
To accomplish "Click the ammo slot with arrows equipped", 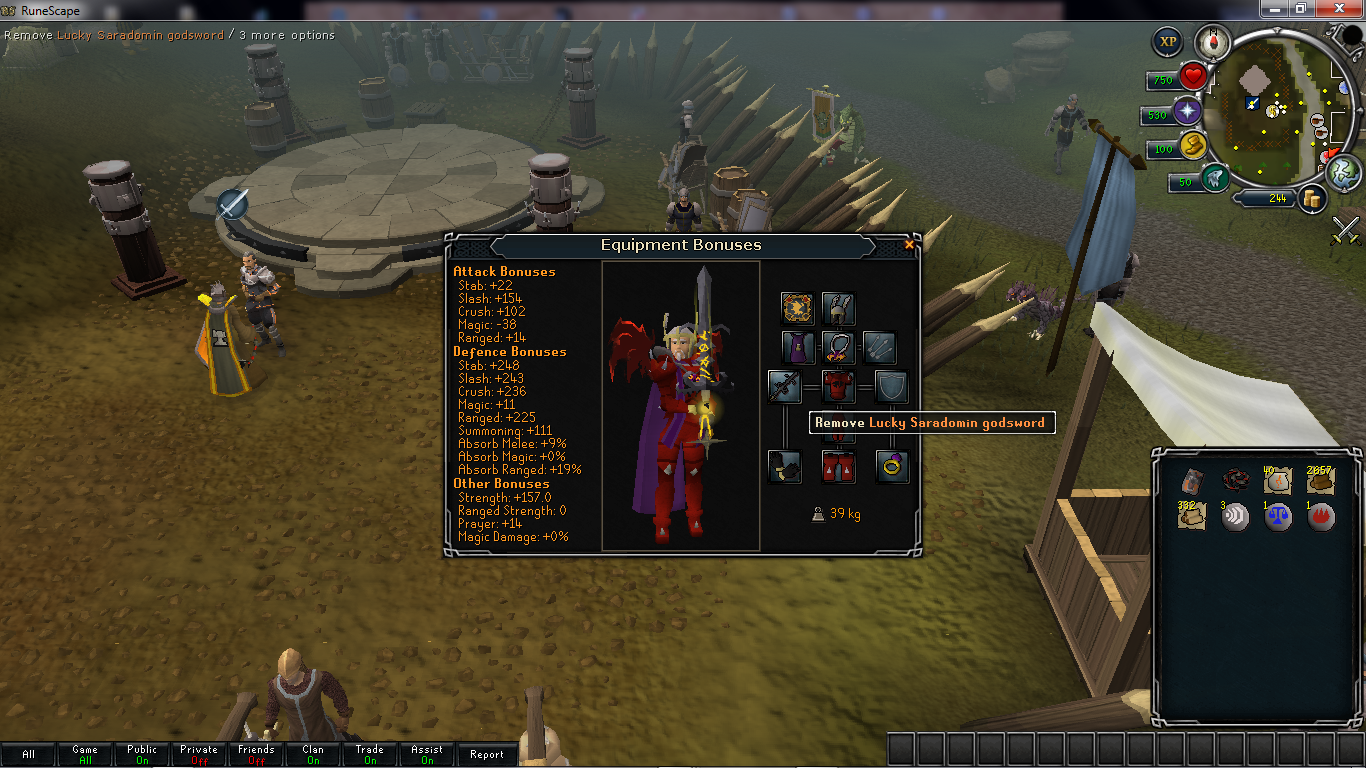I will (x=878, y=347).
